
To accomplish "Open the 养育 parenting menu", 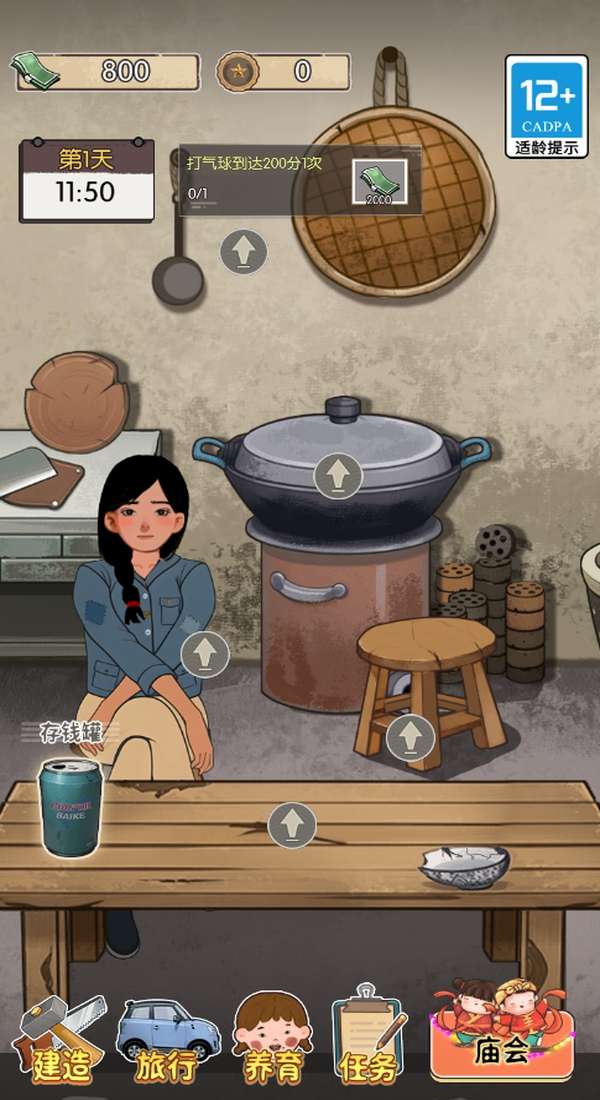I will [x=272, y=1041].
